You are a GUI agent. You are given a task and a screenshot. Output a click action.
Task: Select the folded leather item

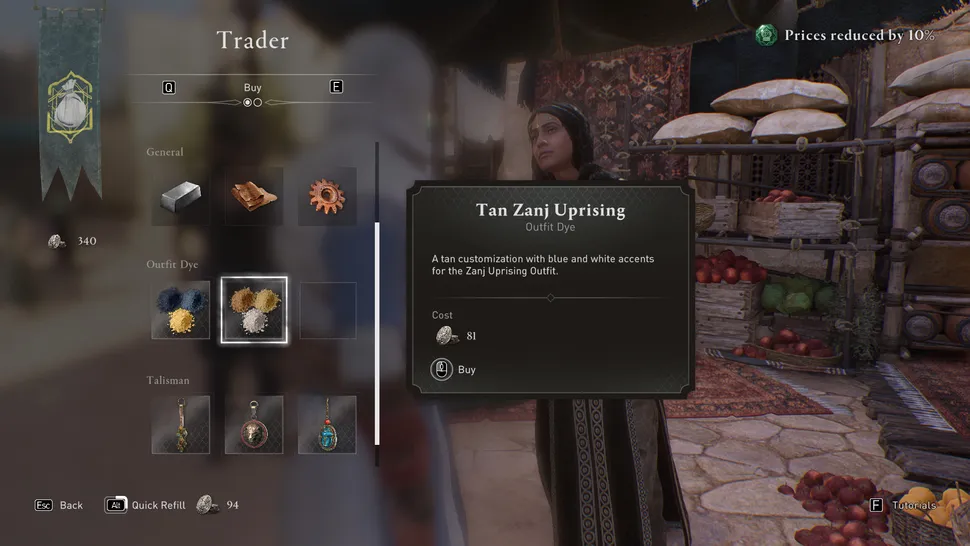tap(254, 196)
